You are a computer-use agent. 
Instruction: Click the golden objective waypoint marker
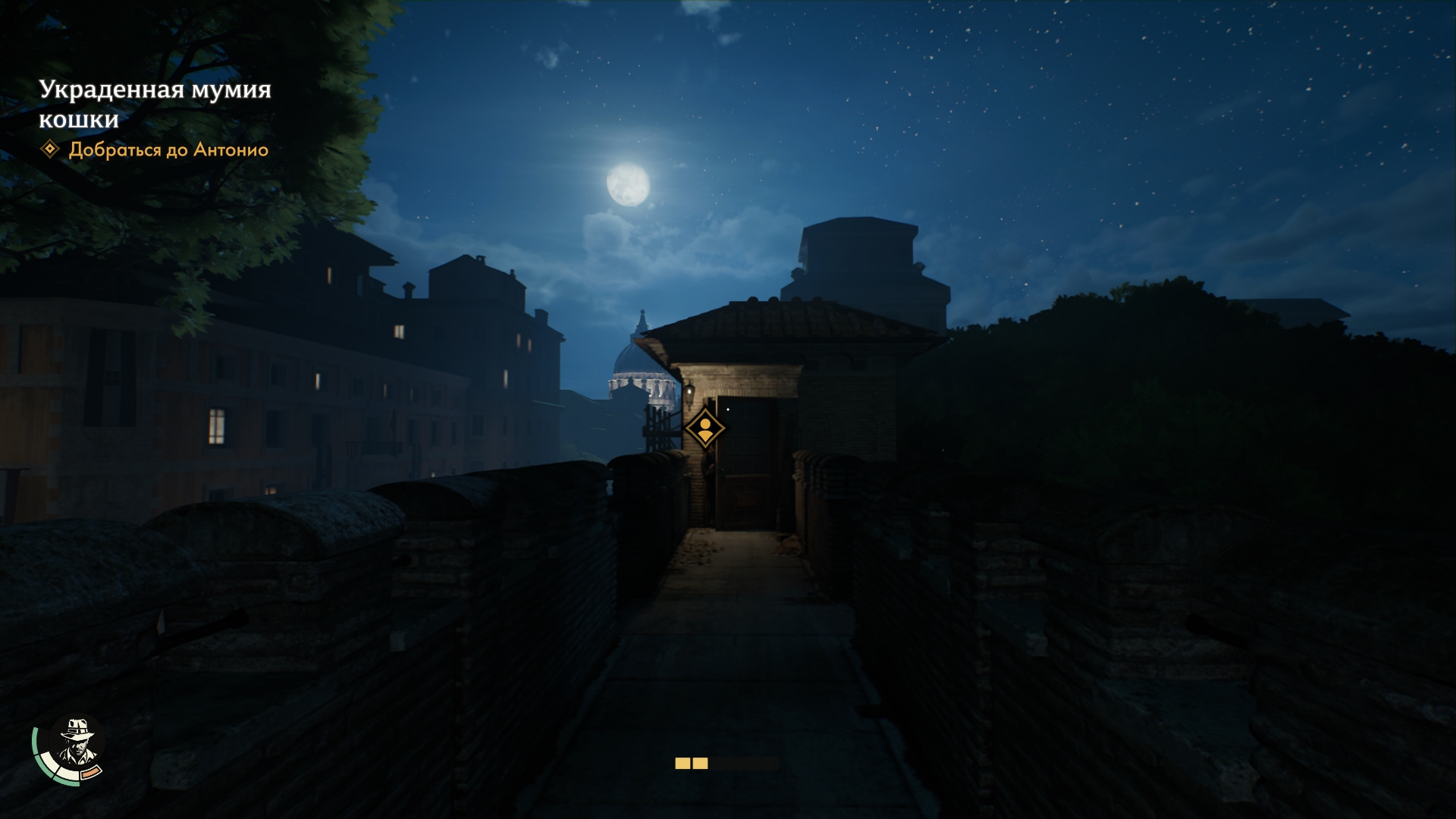pyautogui.click(x=705, y=428)
